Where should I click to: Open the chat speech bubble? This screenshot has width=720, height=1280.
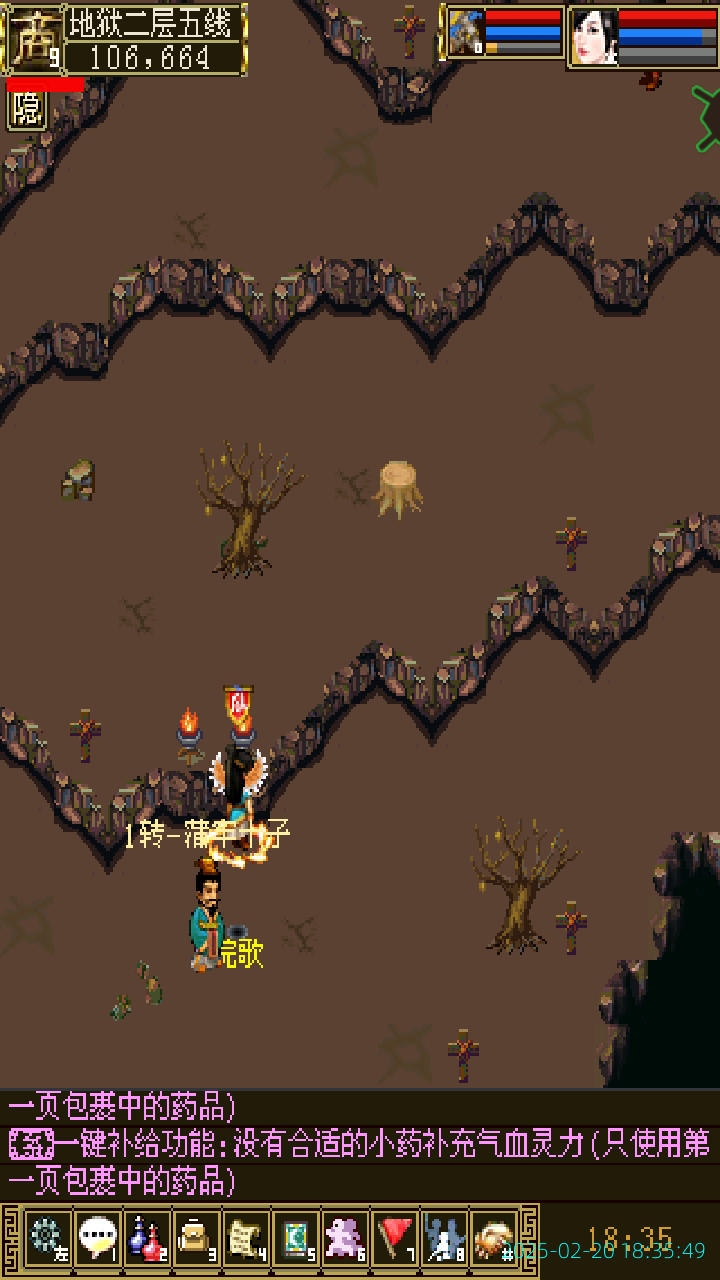97,1238
